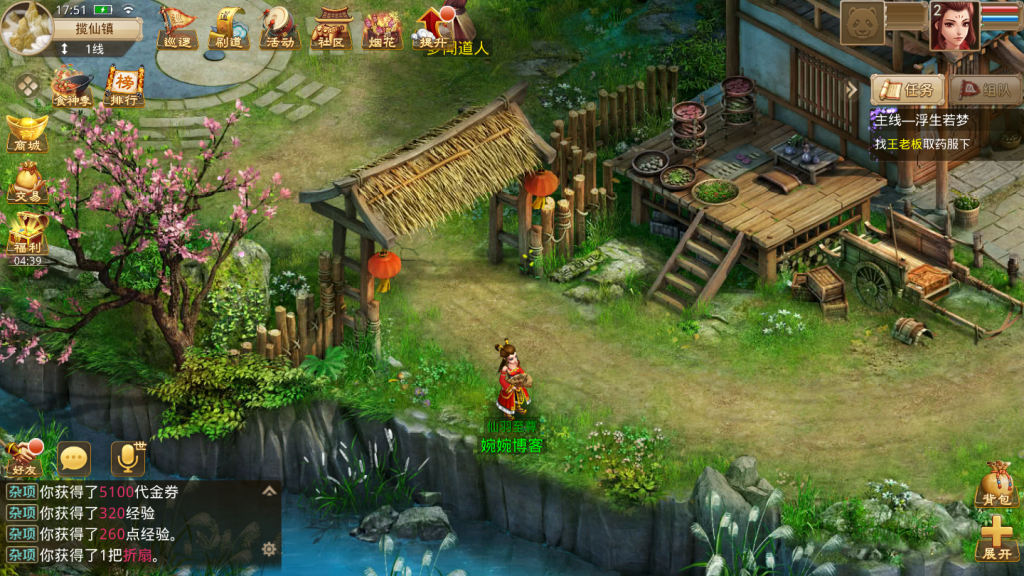Open the 烟花 fireworks icon
The height and width of the screenshot is (576, 1024).
click(x=382, y=27)
